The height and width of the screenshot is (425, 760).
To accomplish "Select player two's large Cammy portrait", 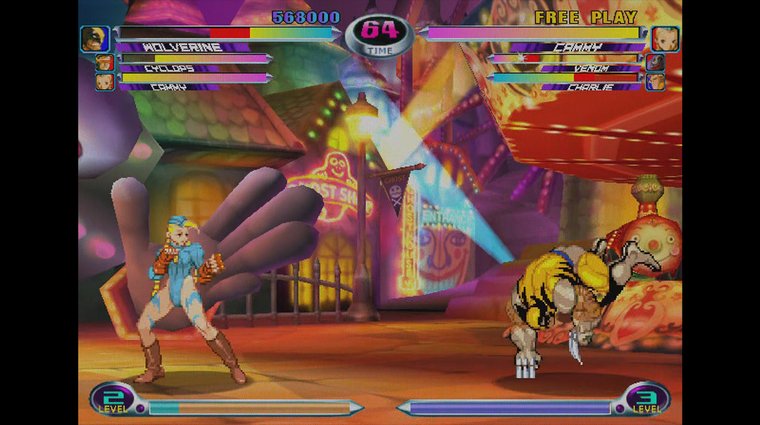I will click(665, 38).
